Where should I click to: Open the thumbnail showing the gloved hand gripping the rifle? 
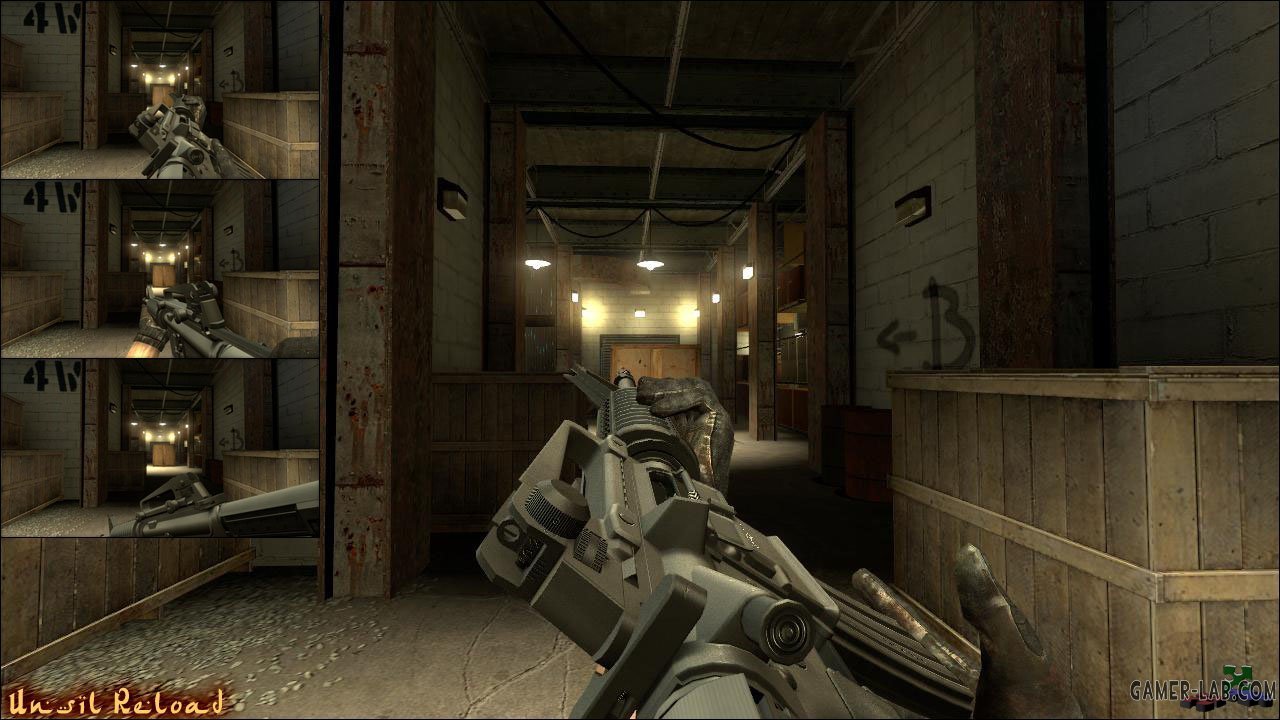(x=160, y=90)
